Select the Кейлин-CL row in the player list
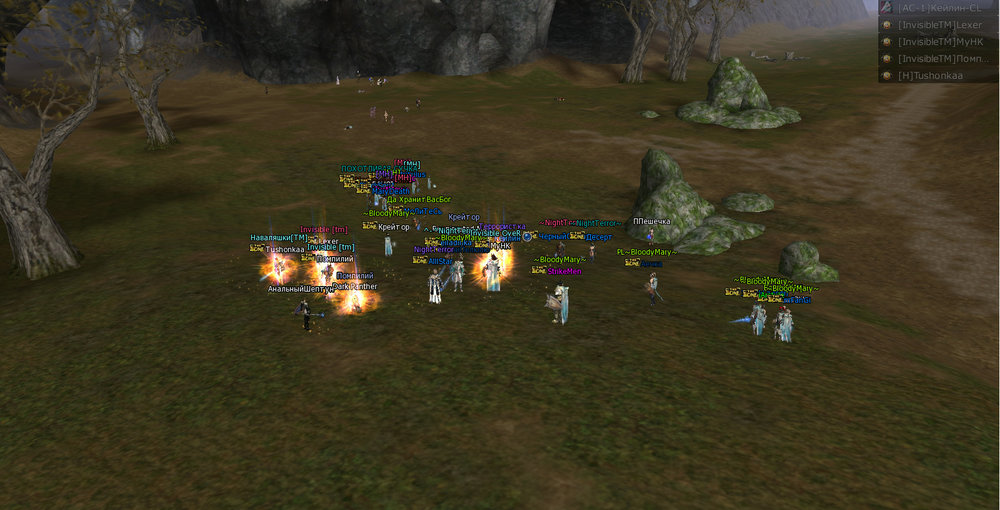 (938, 7)
